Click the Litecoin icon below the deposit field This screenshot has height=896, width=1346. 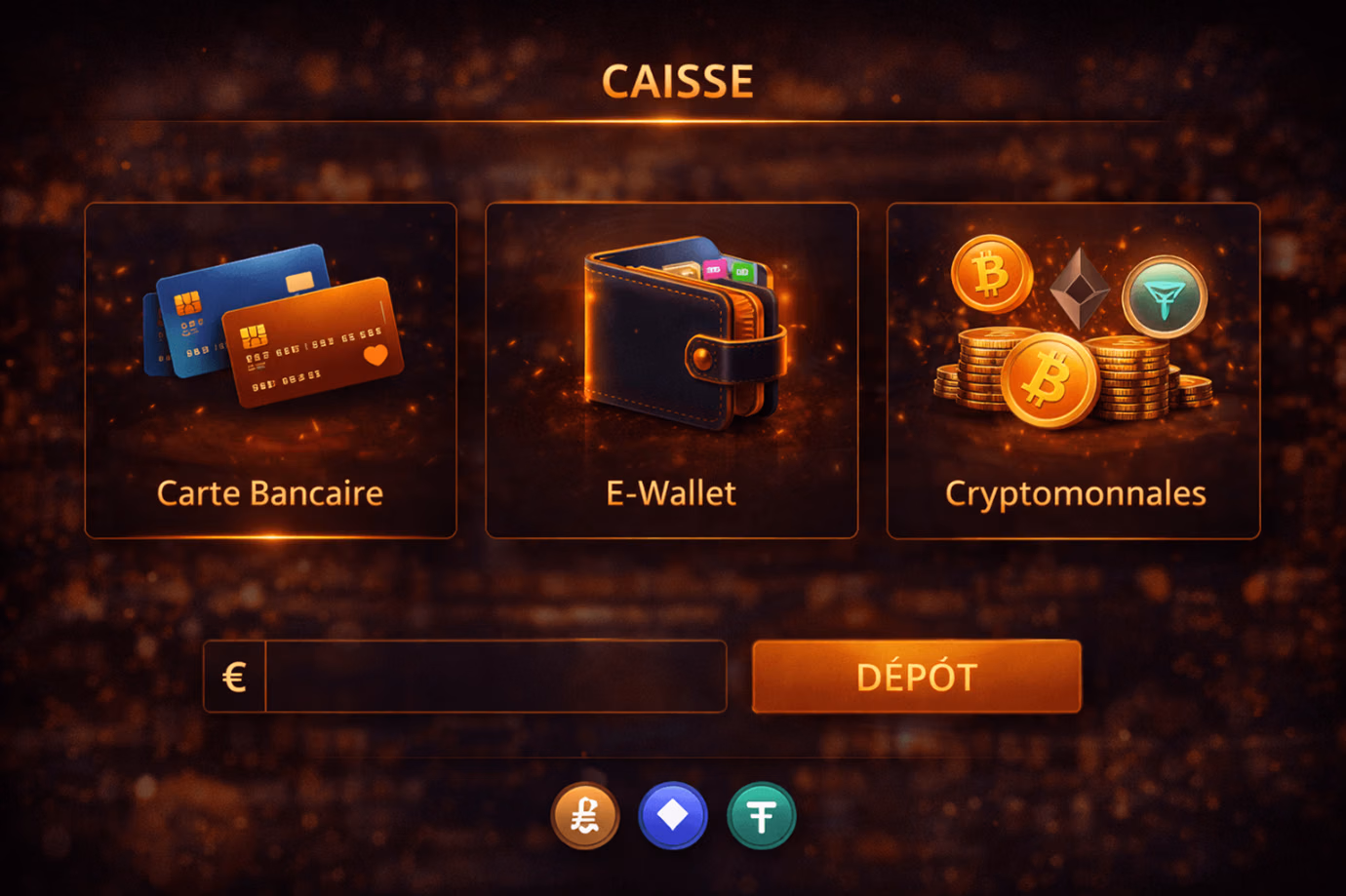coord(584,816)
